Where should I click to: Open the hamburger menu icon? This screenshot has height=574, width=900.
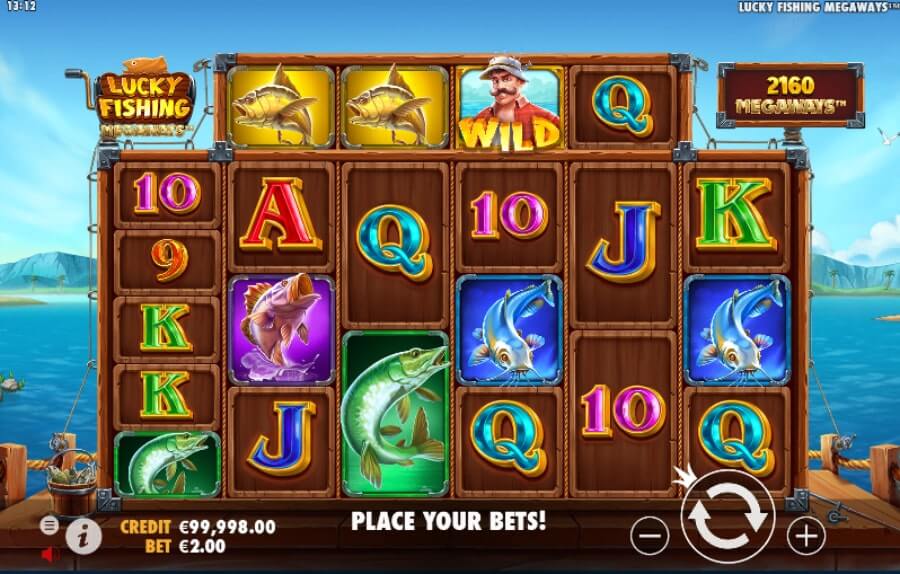coord(49,525)
